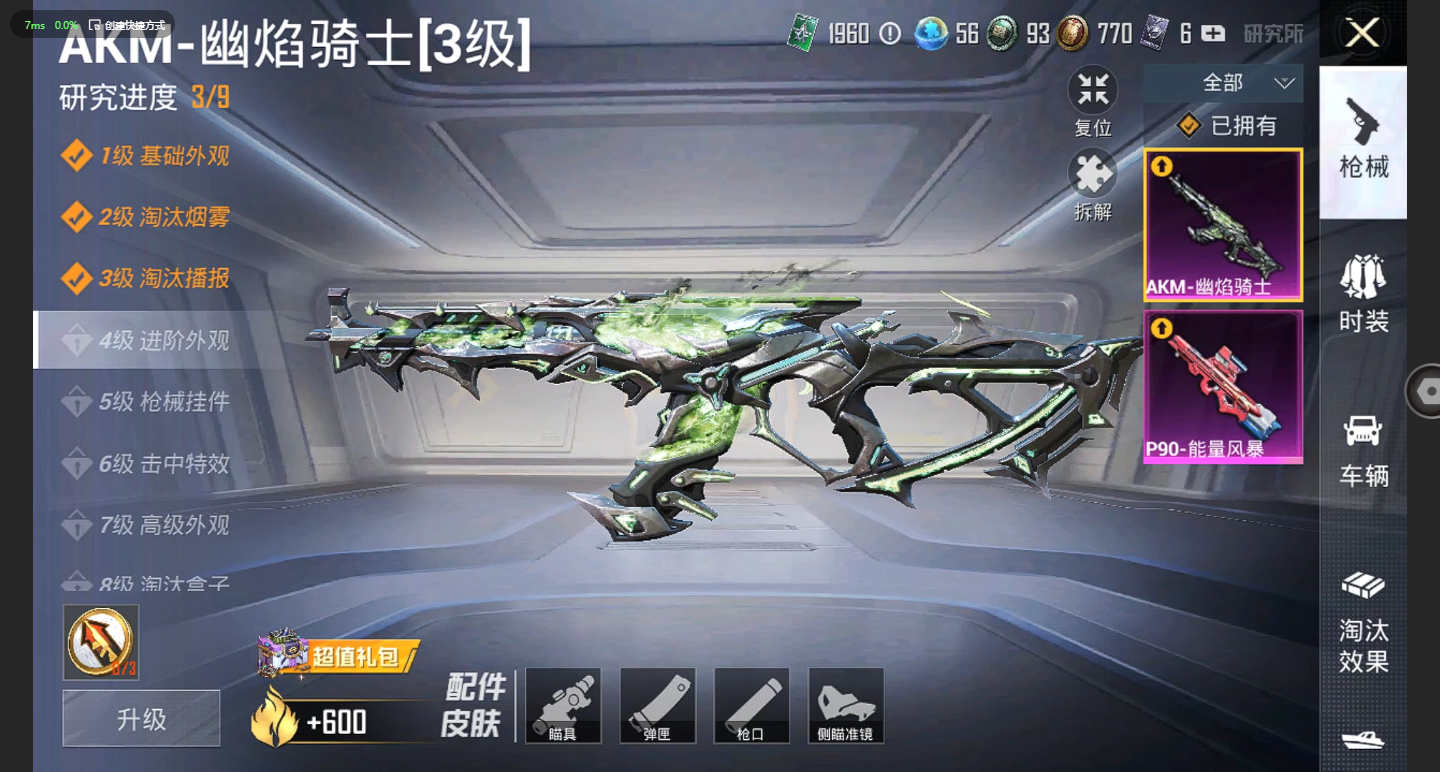Choose the 枪口 muzzle attachment skin slot
The height and width of the screenshot is (772, 1440).
point(751,705)
